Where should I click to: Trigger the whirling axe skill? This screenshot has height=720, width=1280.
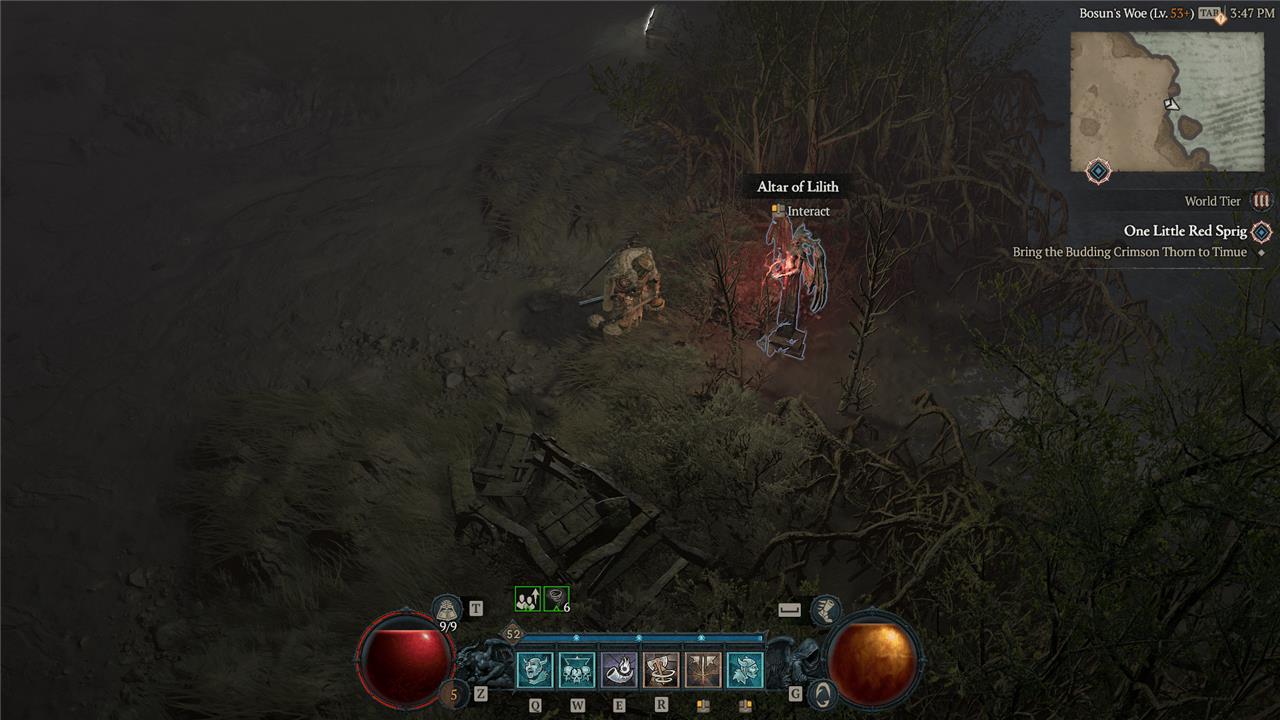coord(661,670)
